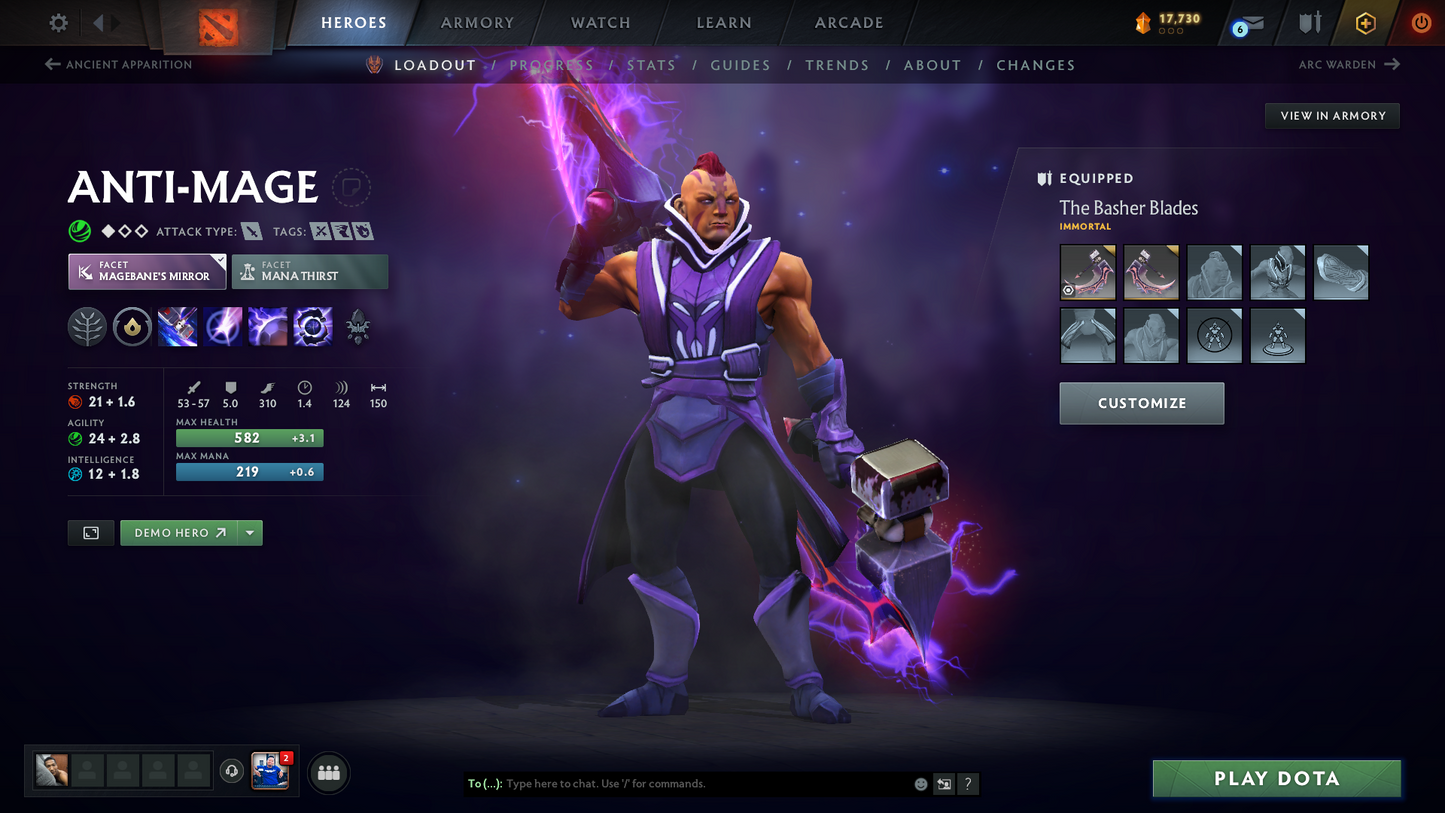Open the Dota Plus hexagon icon
Screen dimensions: 1445x813
(x=1366, y=22)
